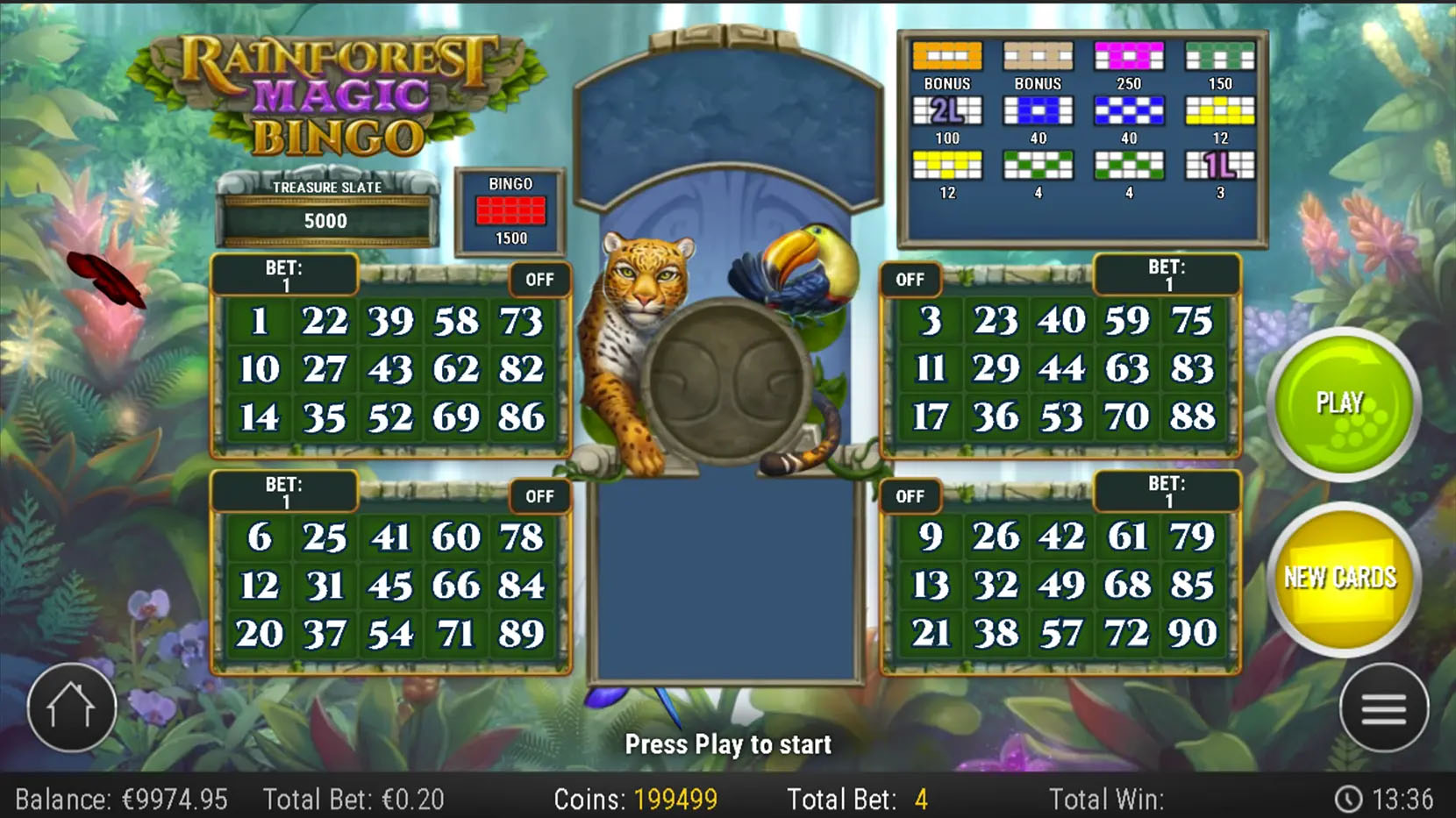The image size is (1456, 818).
Task: Select the purple 2L payout pattern icon
Action: pyautogui.click(x=947, y=110)
